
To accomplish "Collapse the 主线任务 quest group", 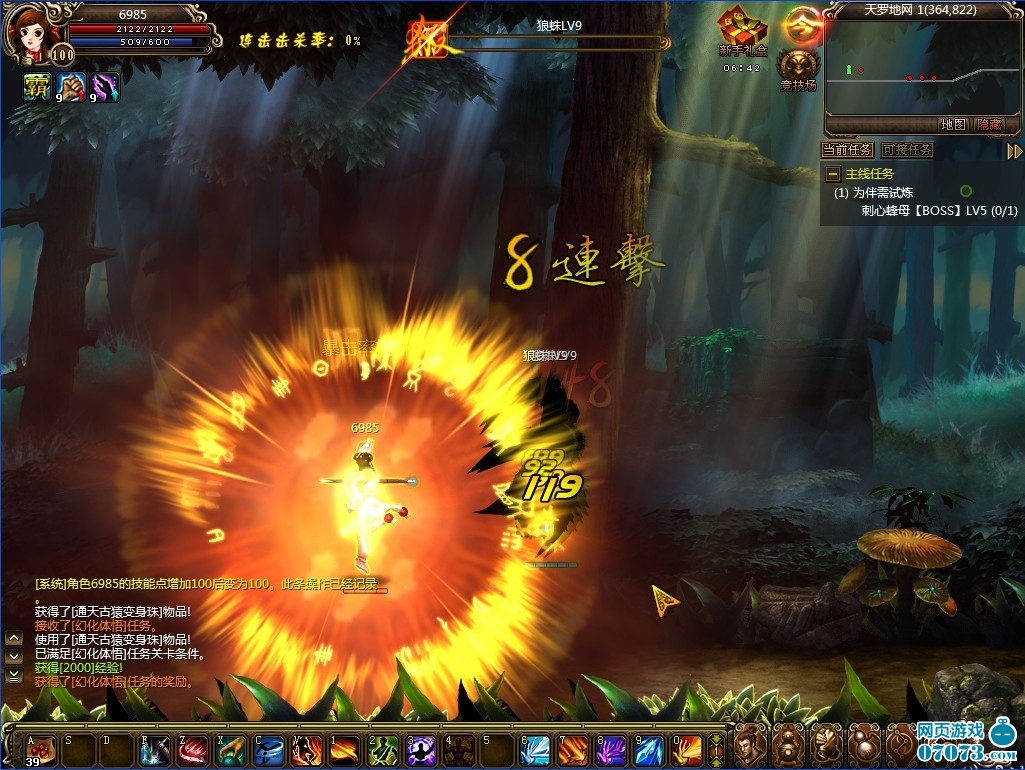I will coord(832,174).
